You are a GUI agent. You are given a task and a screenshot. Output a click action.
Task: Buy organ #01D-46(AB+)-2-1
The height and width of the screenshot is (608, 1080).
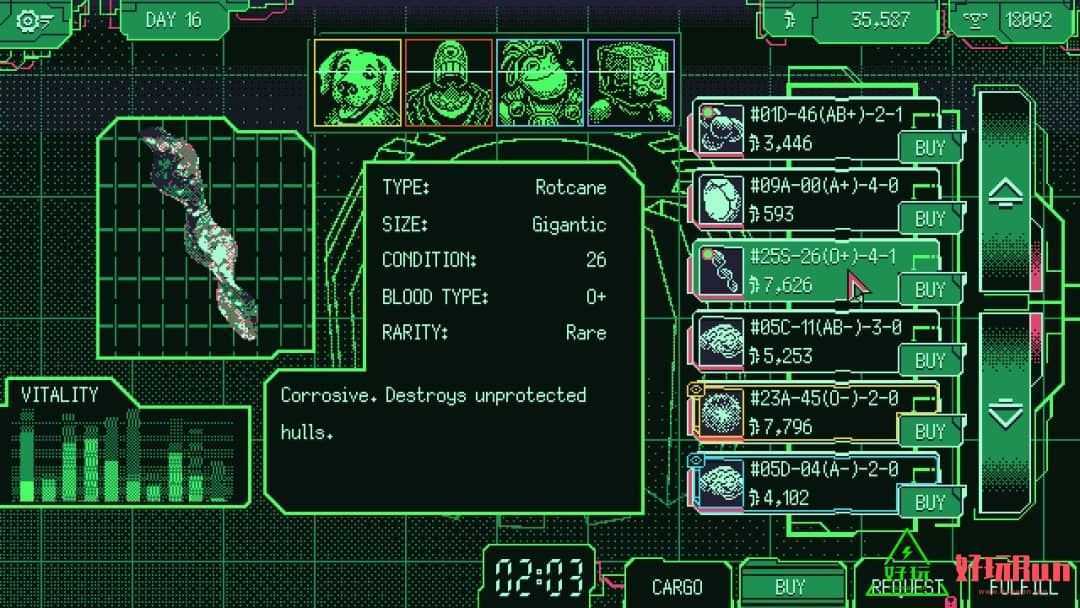pos(930,148)
